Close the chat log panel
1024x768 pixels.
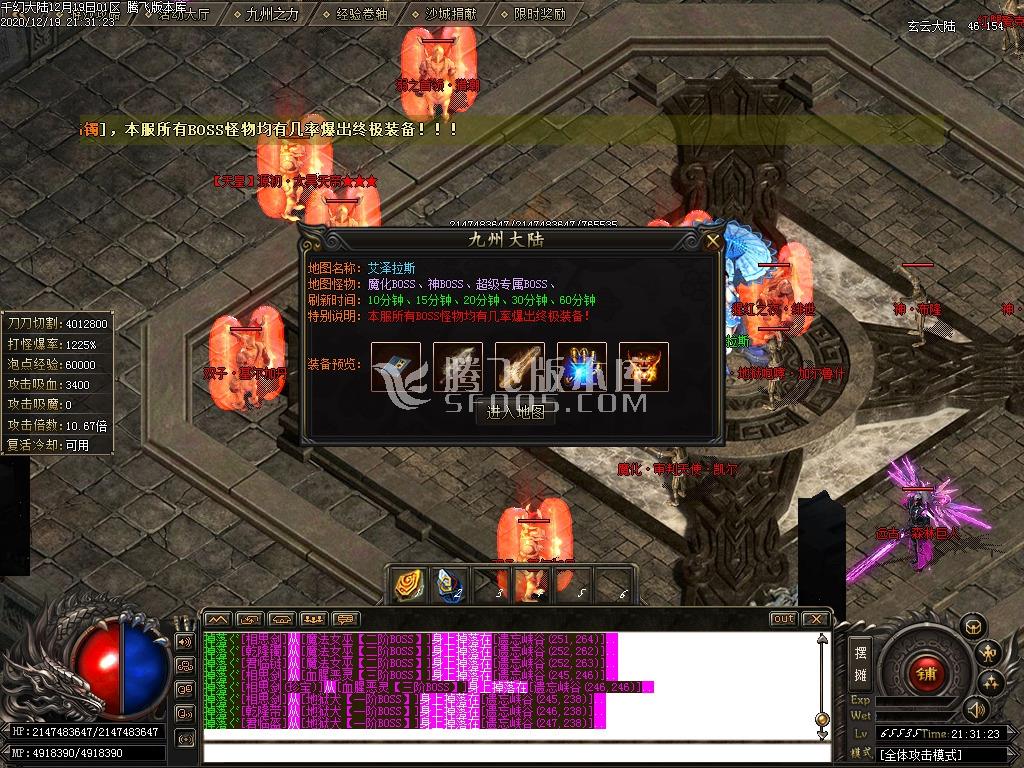(815, 619)
